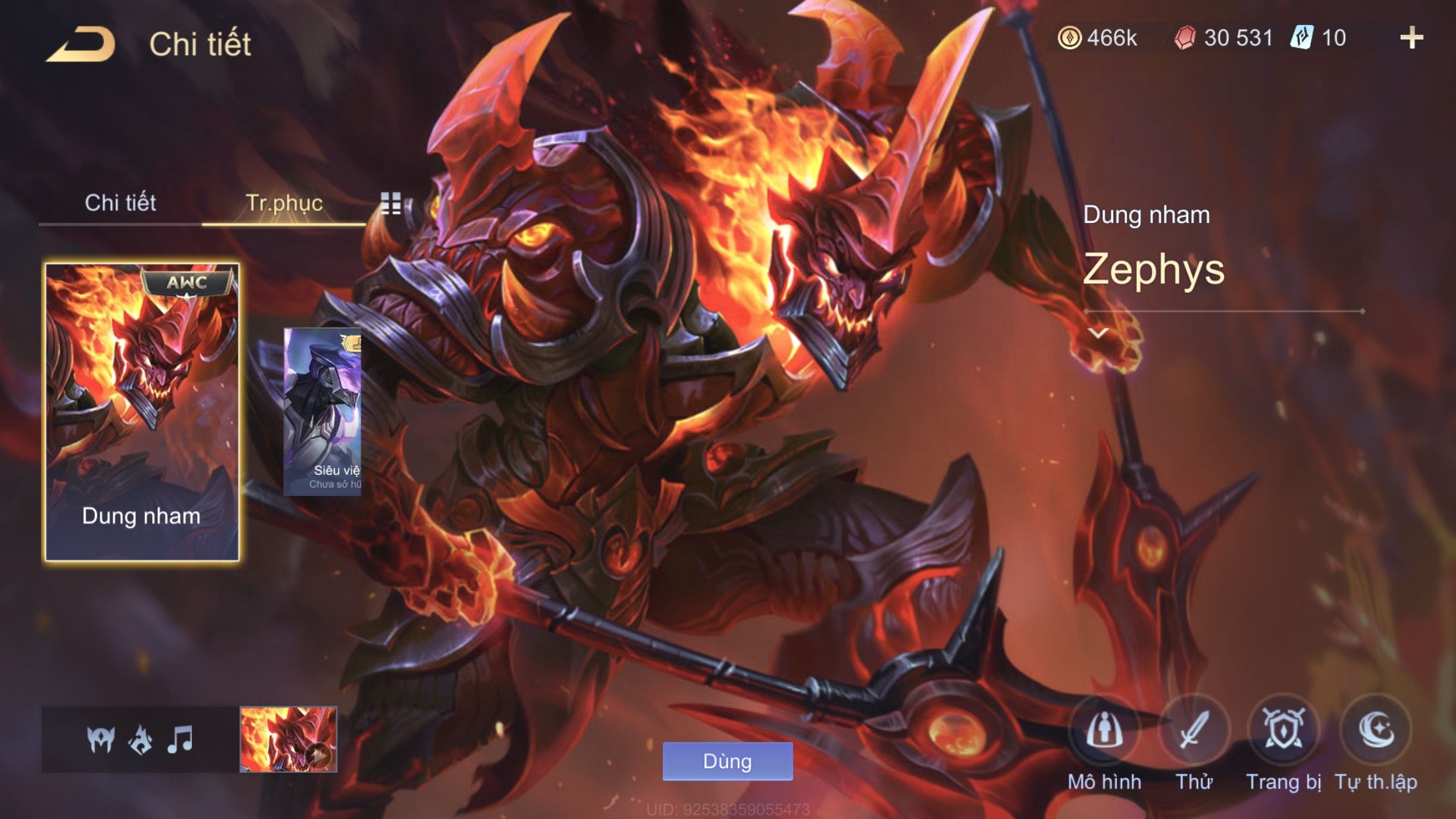Open the Mô hình model viewer
Image resolution: width=1456 pixels, height=819 pixels.
click(x=1104, y=731)
